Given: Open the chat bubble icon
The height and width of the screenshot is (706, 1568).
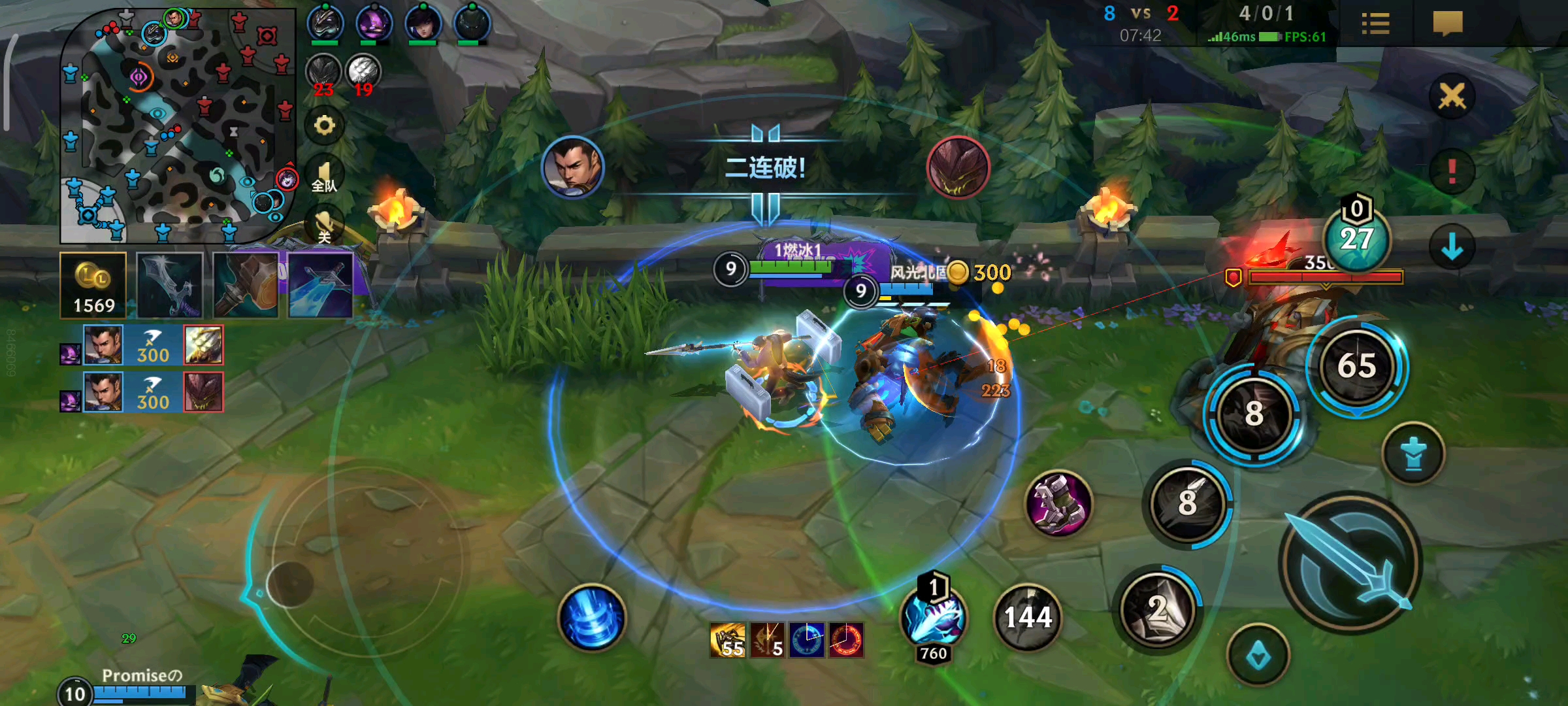Looking at the screenshot, I should coord(1447,24).
